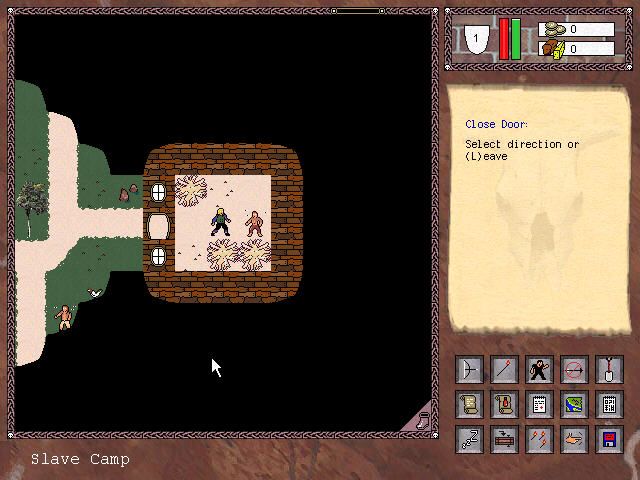Show the notepad with red cross
Screen dimensions: 640x480
539,404
